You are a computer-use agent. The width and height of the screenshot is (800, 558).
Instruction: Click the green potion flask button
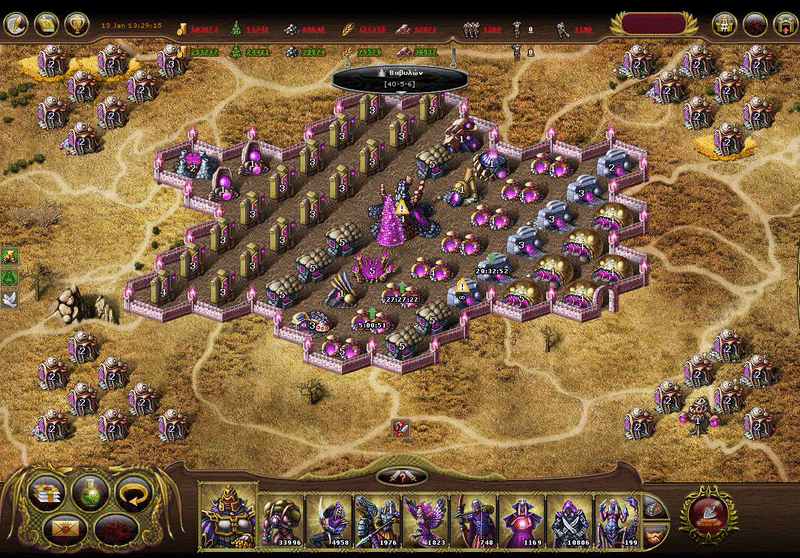[89, 491]
